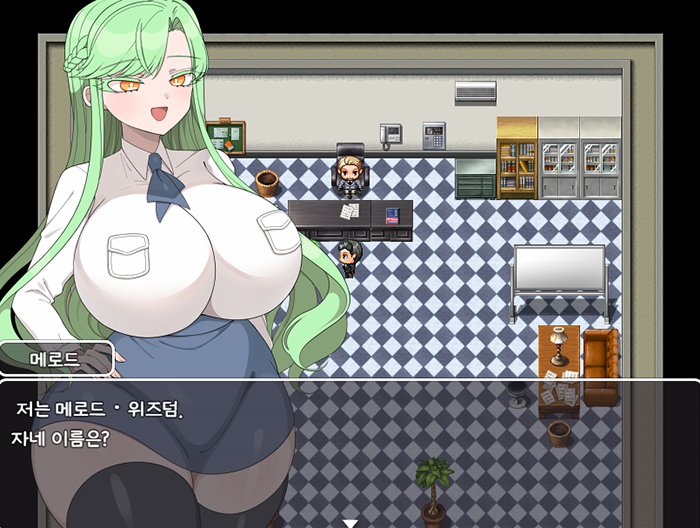Click the dialogue continue arrow
This screenshot has width=700, height=528.
[x=350, y=522]
